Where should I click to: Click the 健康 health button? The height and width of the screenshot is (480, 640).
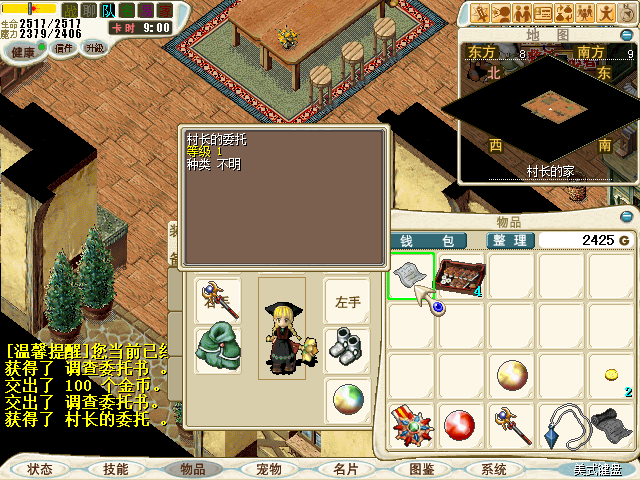click(23, 51)
